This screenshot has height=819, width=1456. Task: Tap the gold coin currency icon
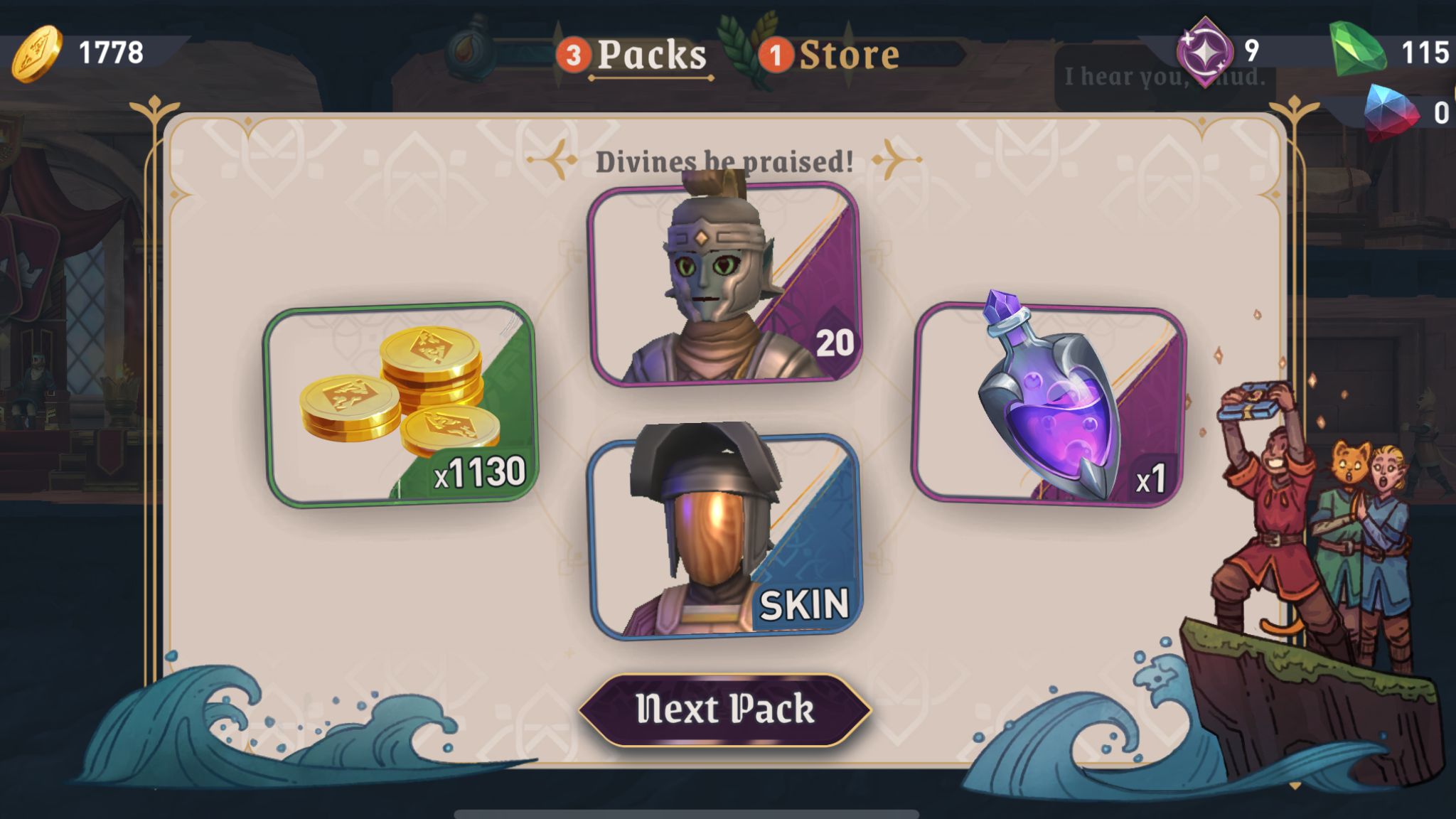(x=36, y=54)
